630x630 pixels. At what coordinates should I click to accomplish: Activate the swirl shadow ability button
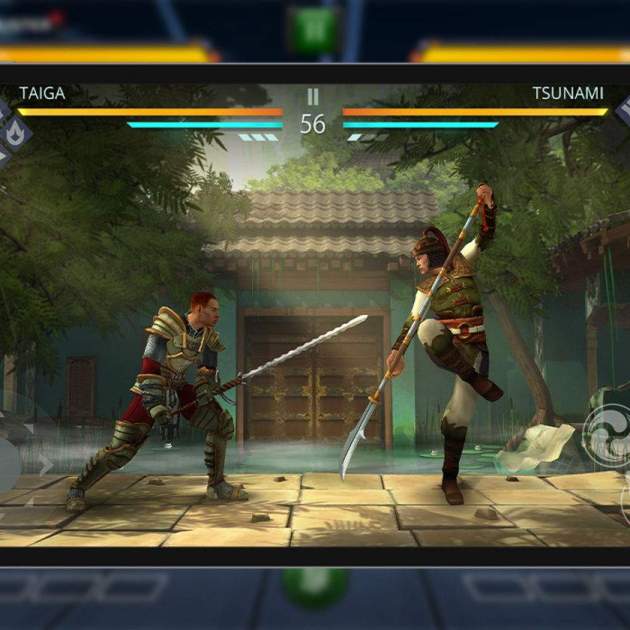(x=607, y=436)
